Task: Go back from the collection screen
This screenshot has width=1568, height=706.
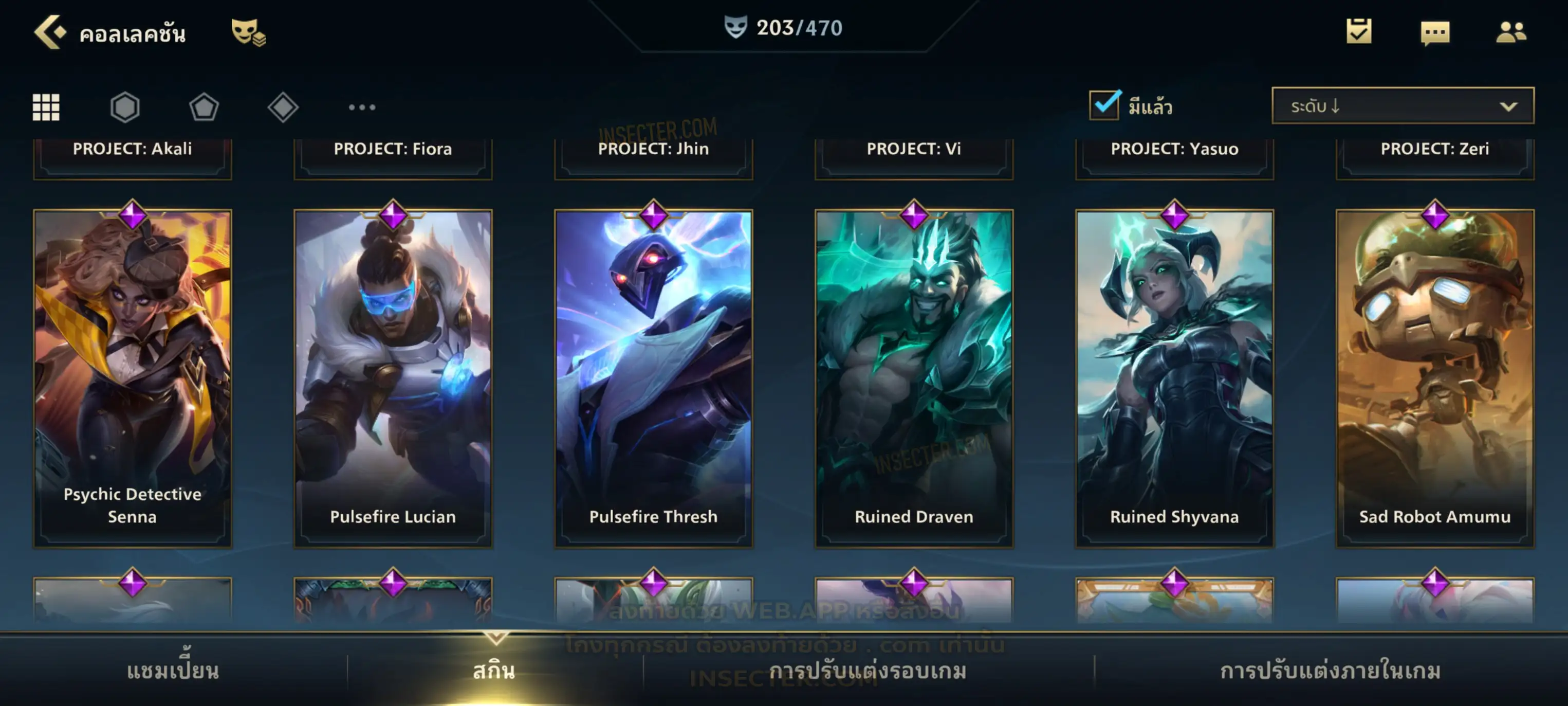Action: 50,32
